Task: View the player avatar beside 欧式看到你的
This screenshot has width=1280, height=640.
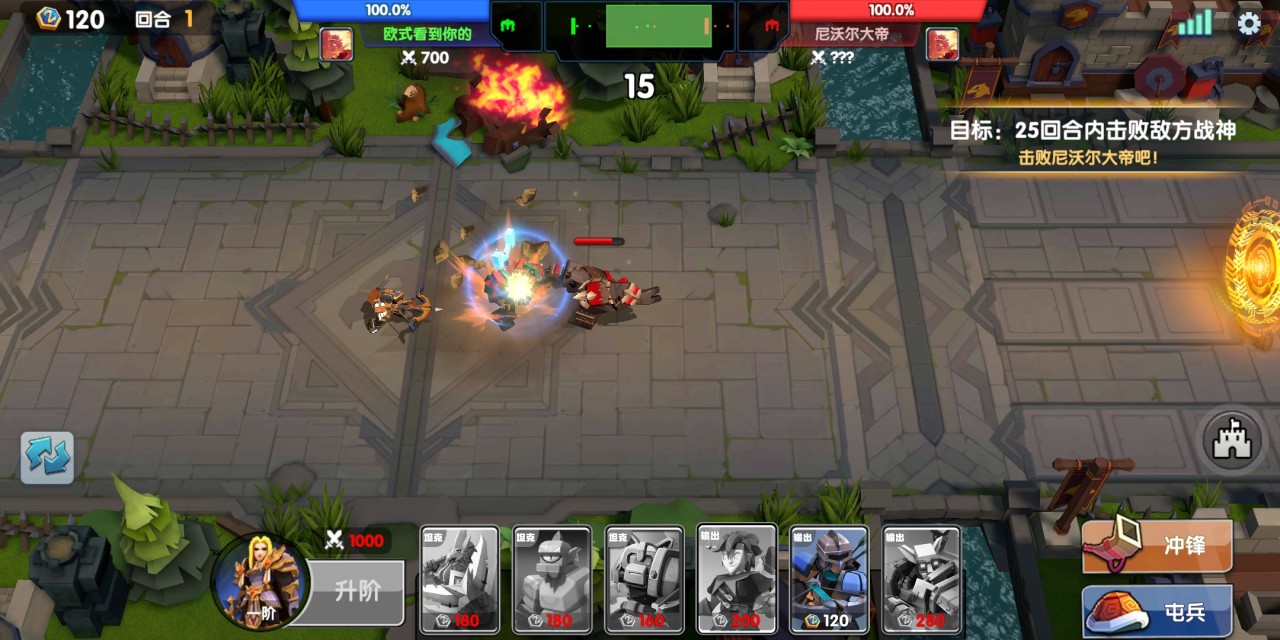Action: coord(336,44)
